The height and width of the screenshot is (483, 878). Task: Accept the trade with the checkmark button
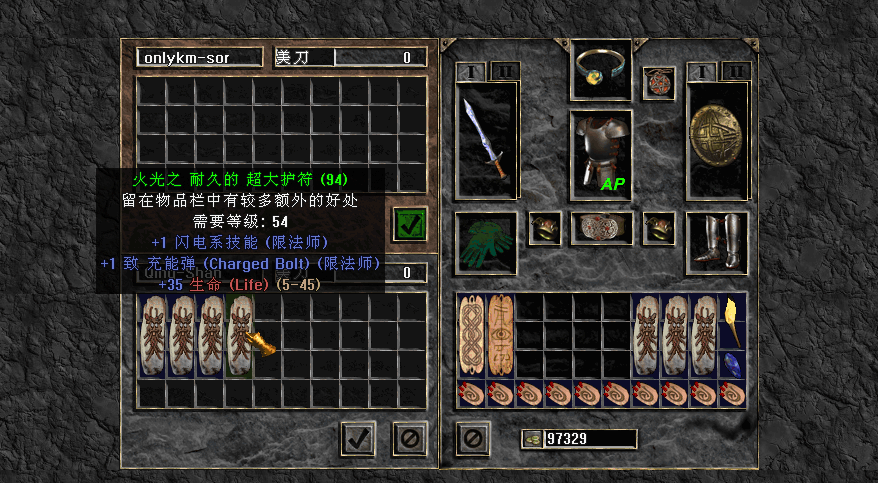click(x=358, y=437)
